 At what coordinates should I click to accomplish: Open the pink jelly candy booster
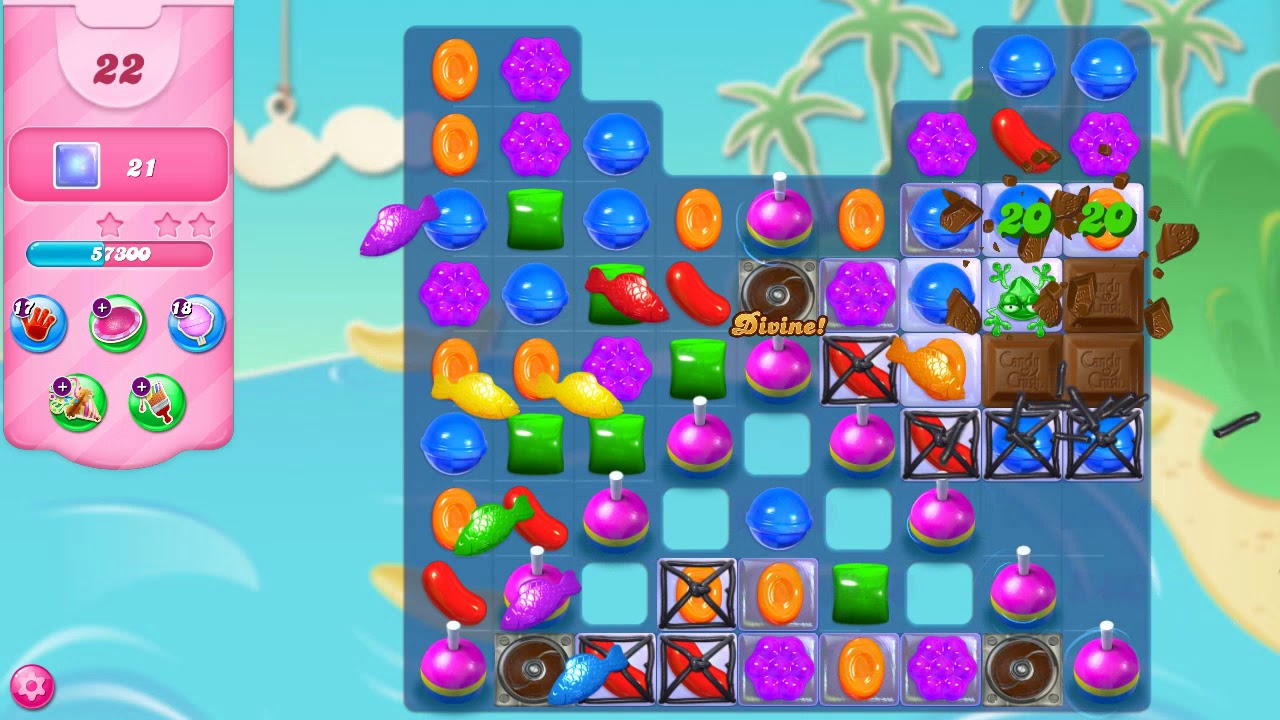coord(117,323)
